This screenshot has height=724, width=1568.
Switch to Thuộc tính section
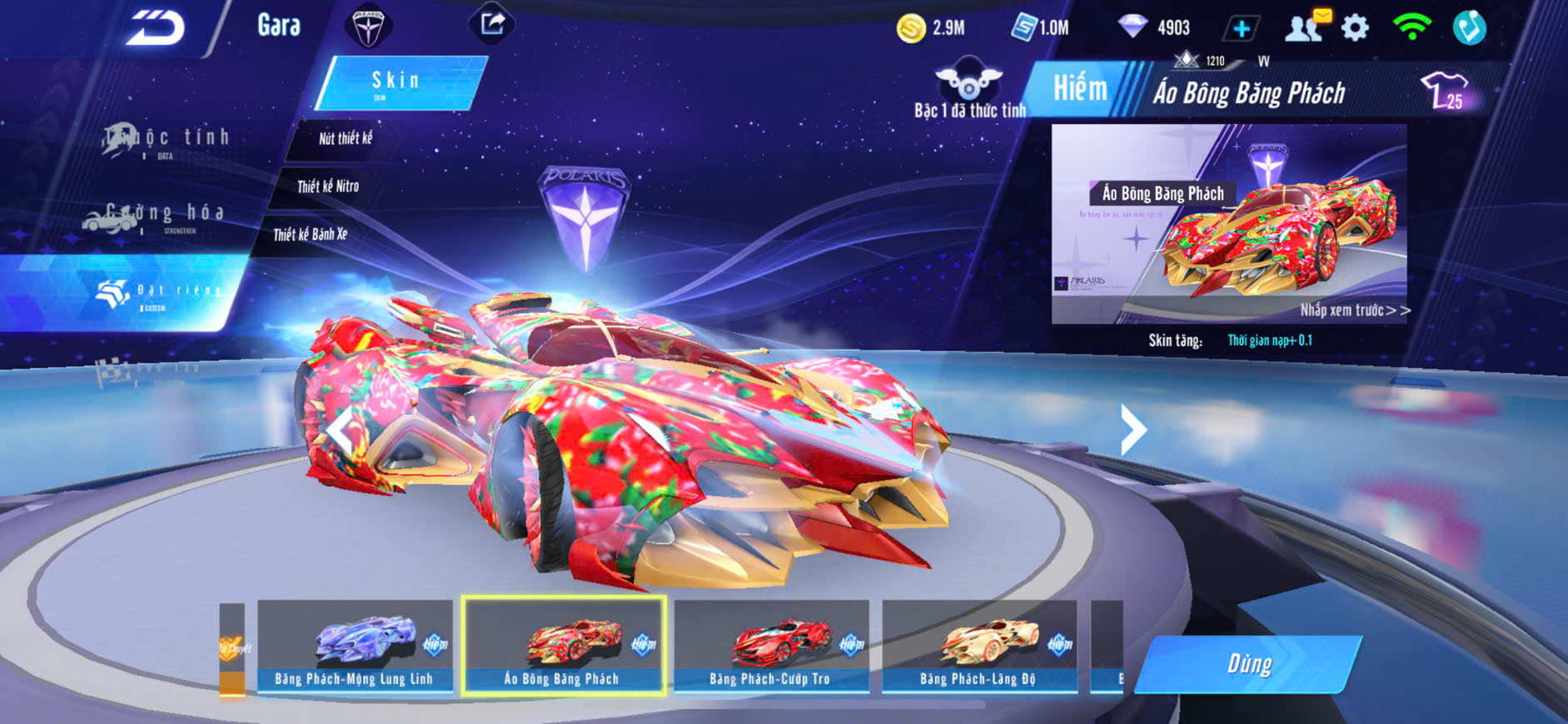coord(167,140)
